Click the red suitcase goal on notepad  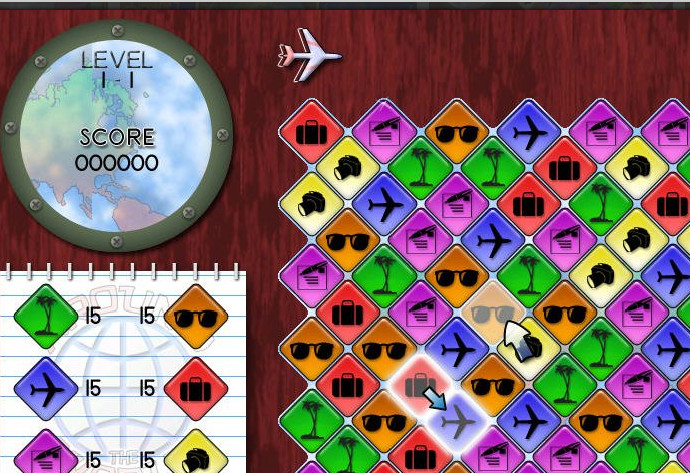point(195,387)
